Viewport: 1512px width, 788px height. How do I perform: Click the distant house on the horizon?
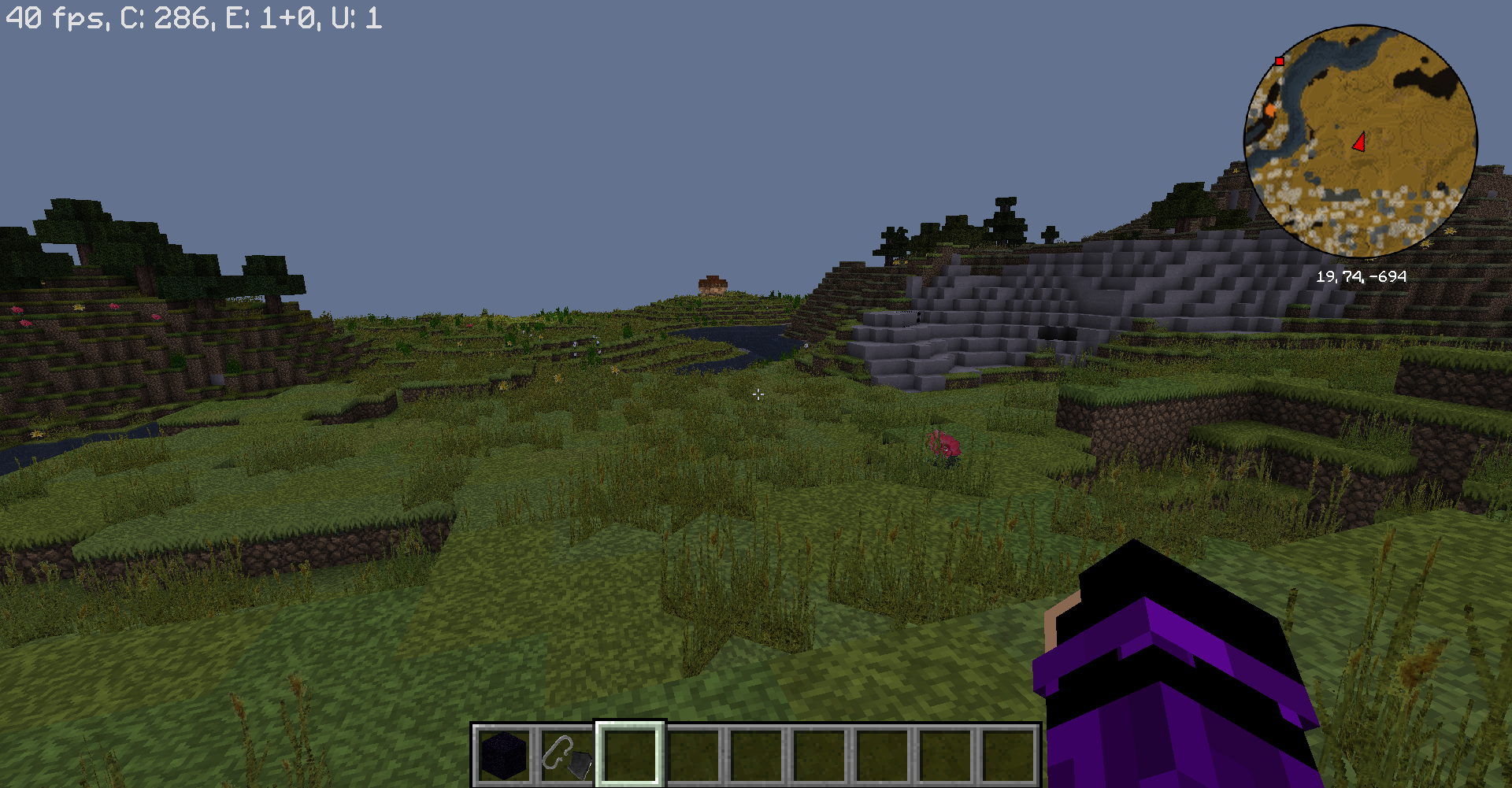point(713,283)
